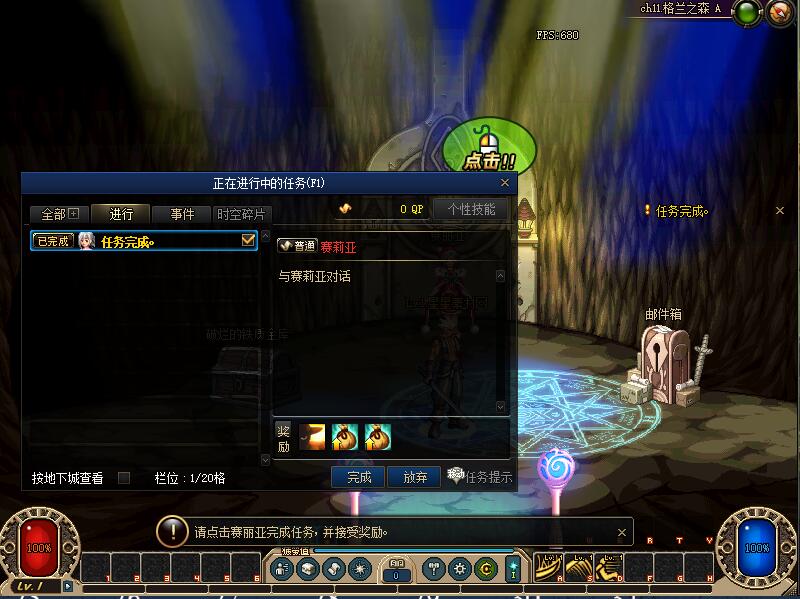800x599 pixels.
Task: Show the 时空碎片 quest tab
Action: 242,214
